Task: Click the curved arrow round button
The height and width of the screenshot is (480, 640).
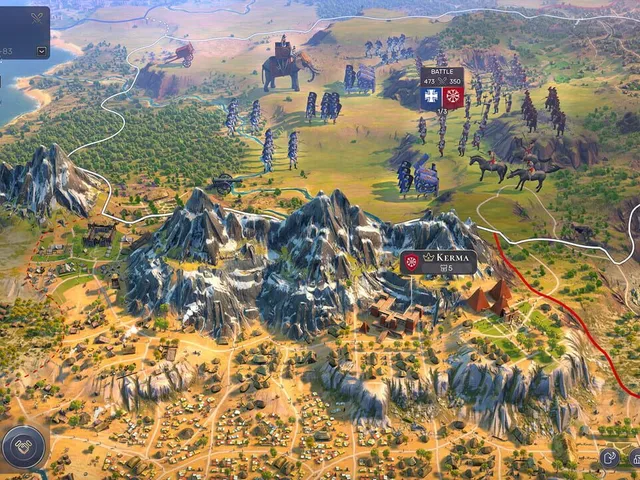Action: [x=609, y=457]
